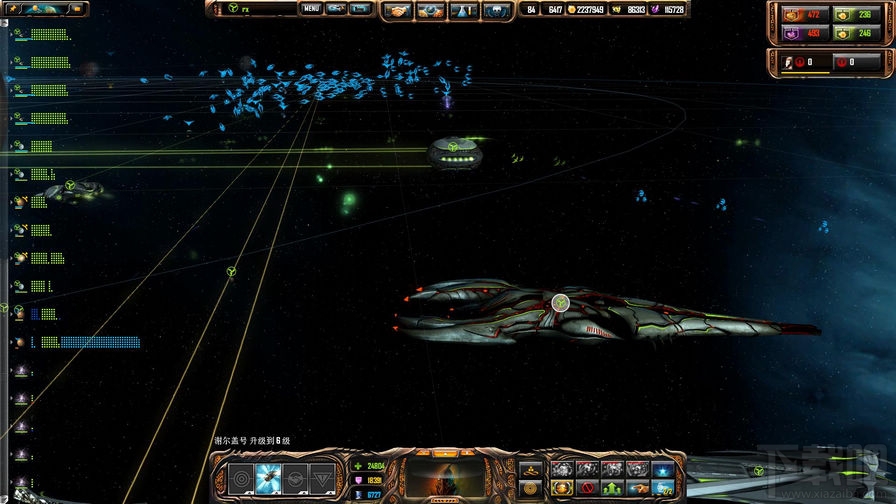This screenshot has height=504, width=896.
Task: Open the research flask screen
Action: (464, 10)
